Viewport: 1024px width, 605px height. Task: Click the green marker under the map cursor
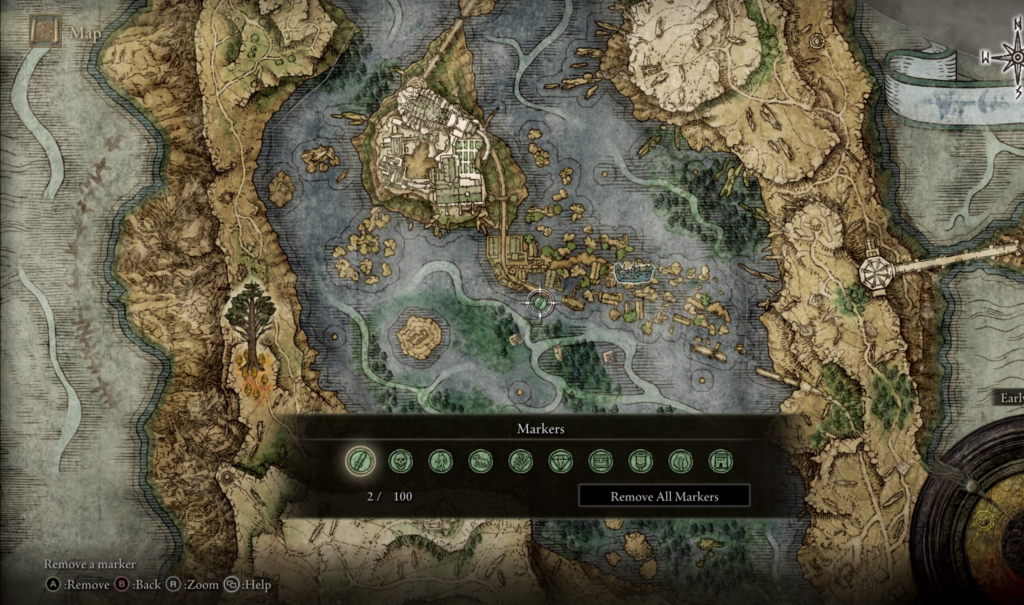(x=540, y=301)
